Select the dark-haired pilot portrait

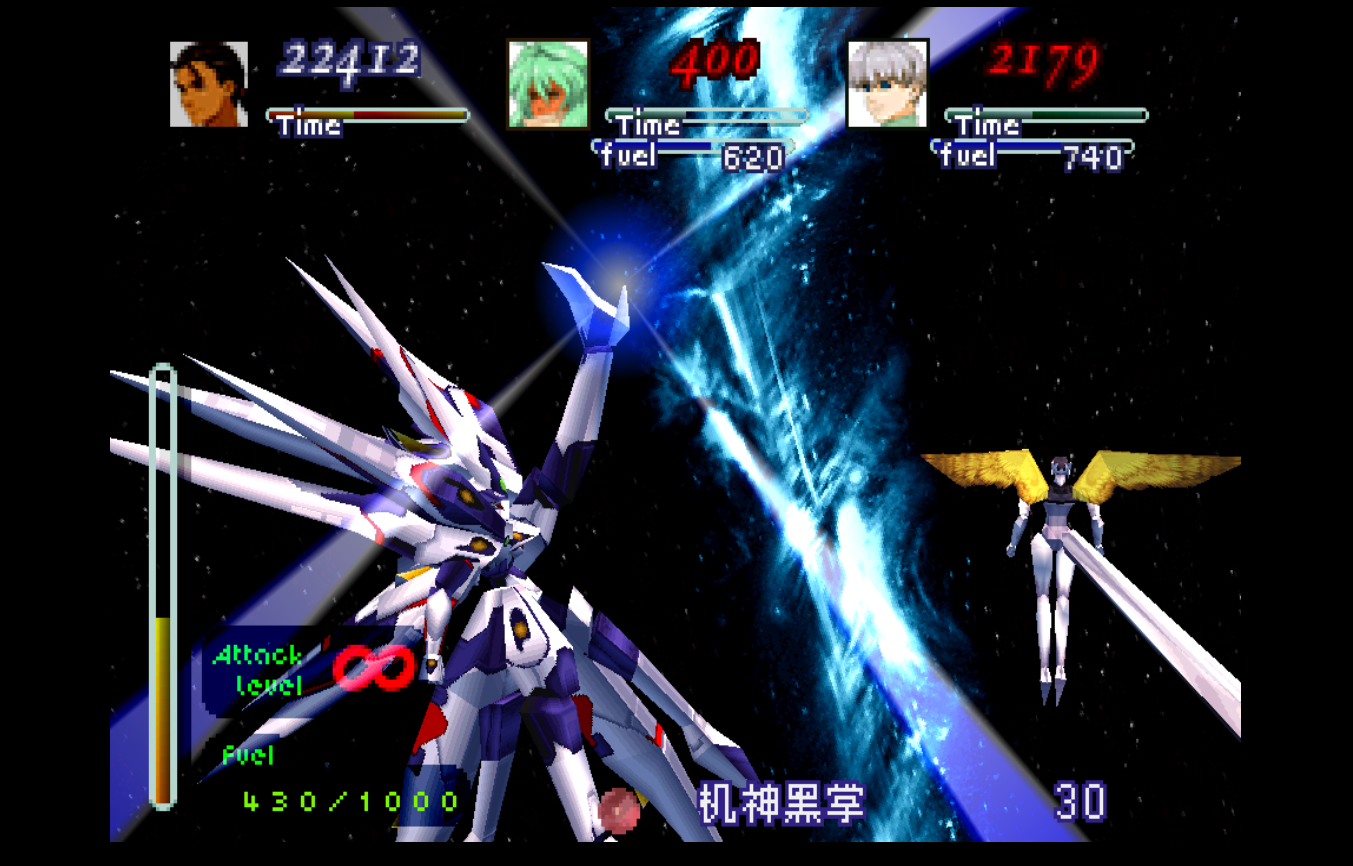(209, 84)
